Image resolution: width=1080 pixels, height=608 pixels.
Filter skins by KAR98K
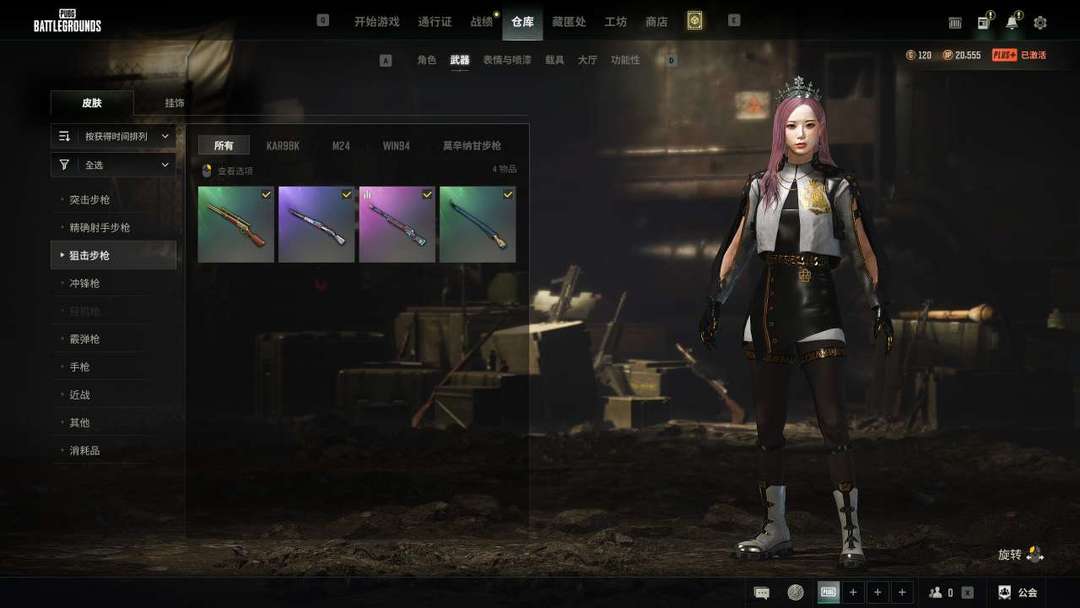[x=283, y=146]
